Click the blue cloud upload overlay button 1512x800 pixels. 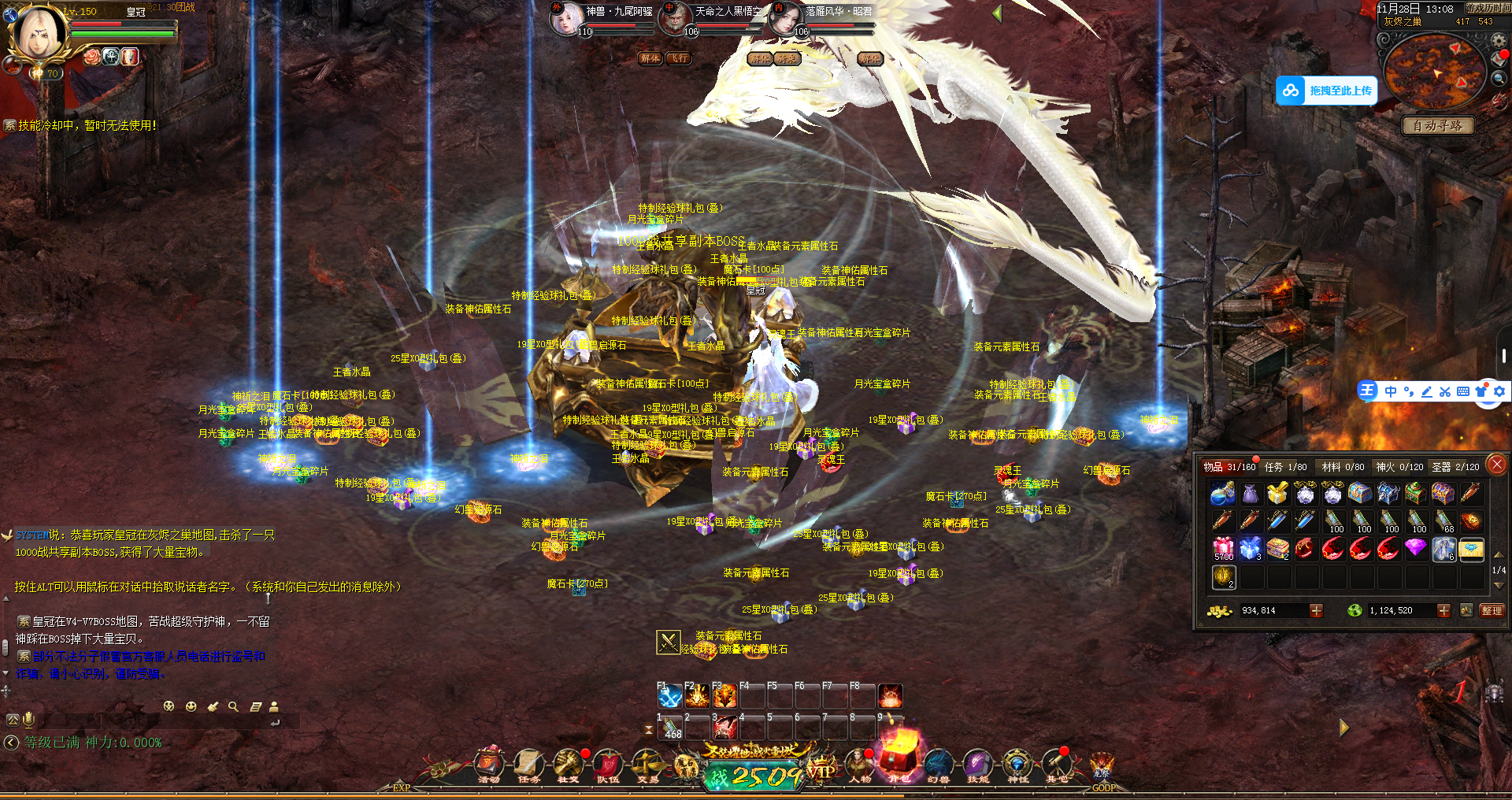coord(1326,91)
